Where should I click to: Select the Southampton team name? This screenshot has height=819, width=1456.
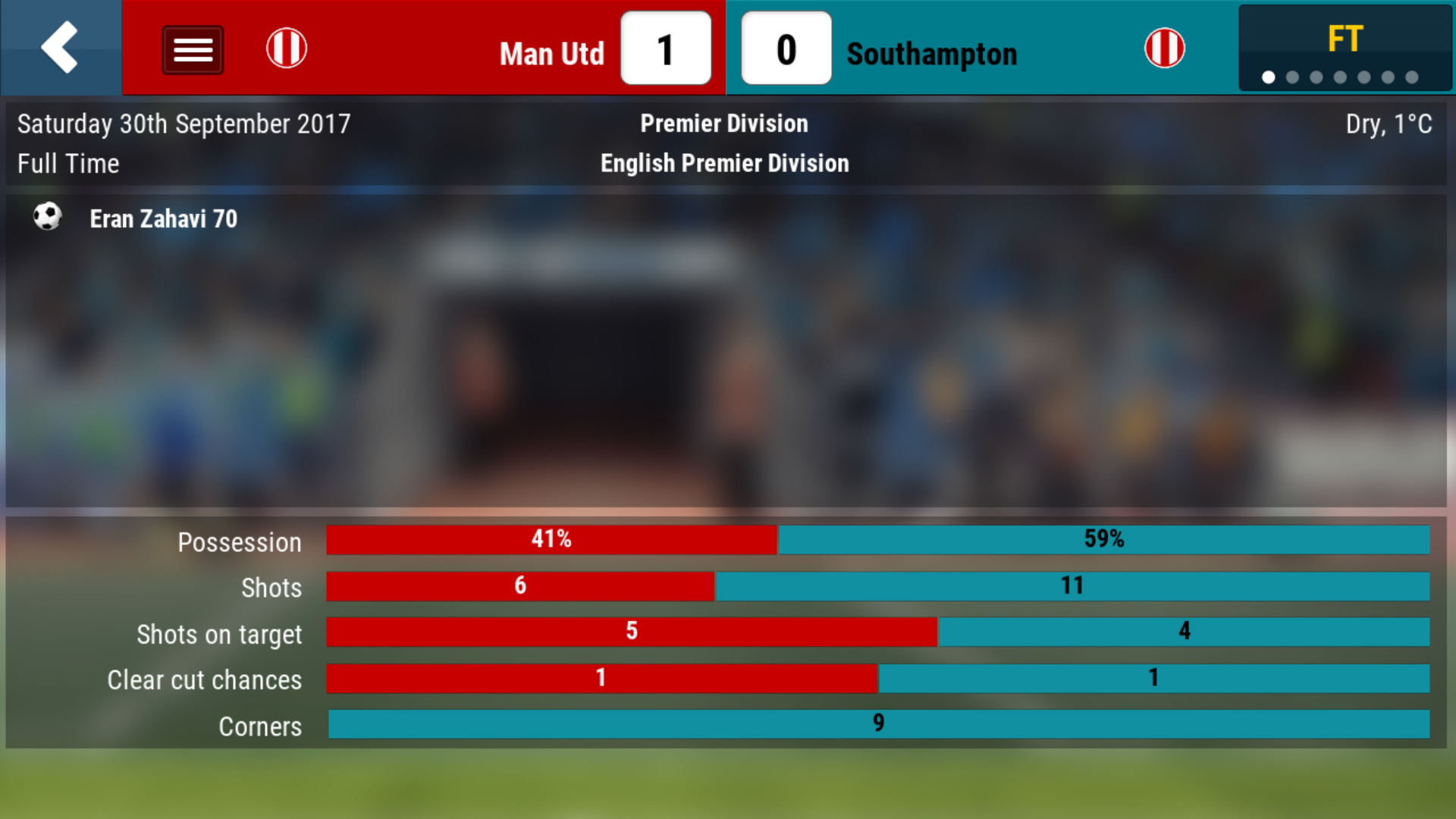(931, 54)
